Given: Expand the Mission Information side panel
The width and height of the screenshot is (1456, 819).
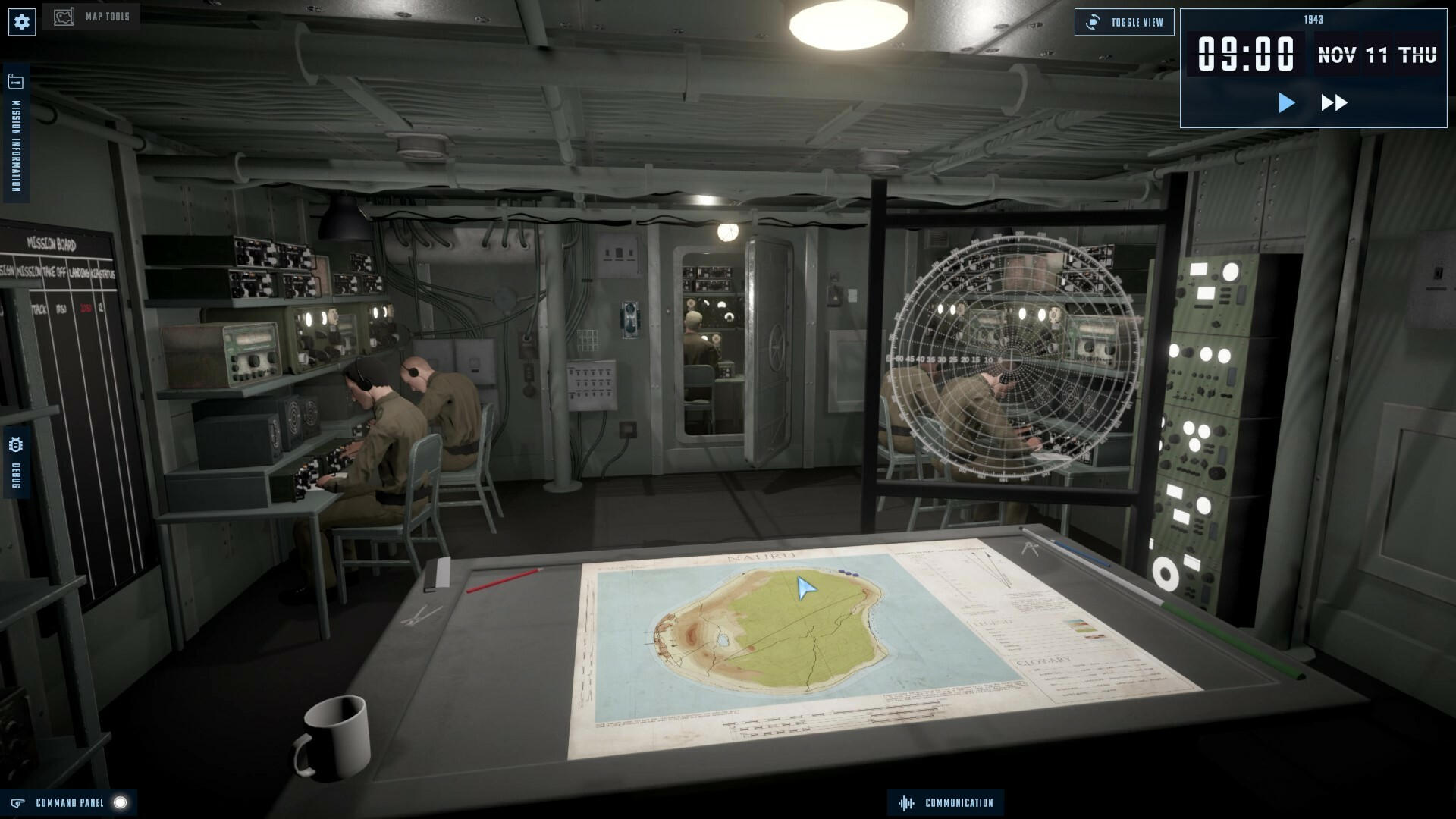Looking at the screenshot, I should click(x=14, y=136).
